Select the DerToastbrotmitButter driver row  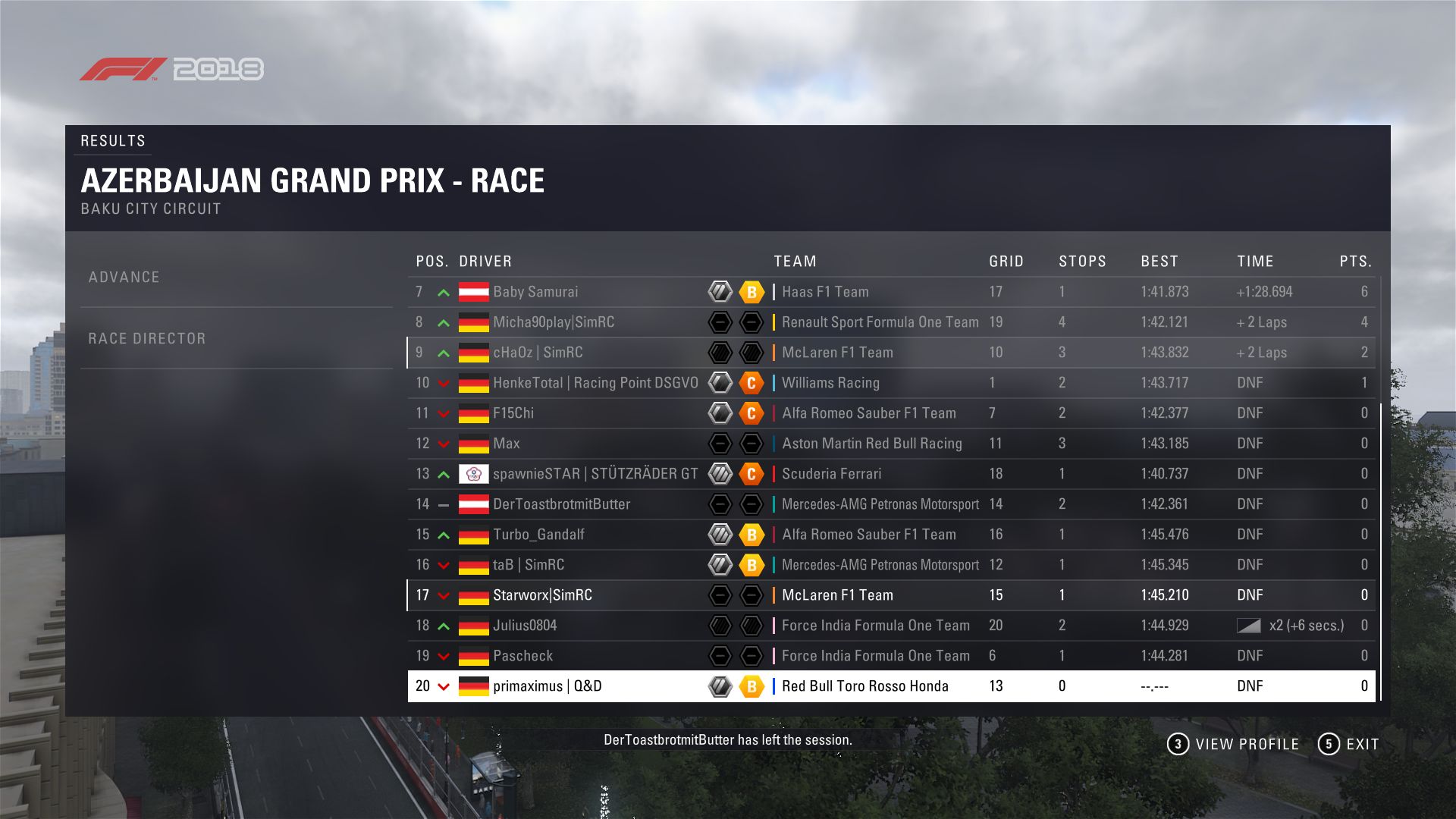561,504
